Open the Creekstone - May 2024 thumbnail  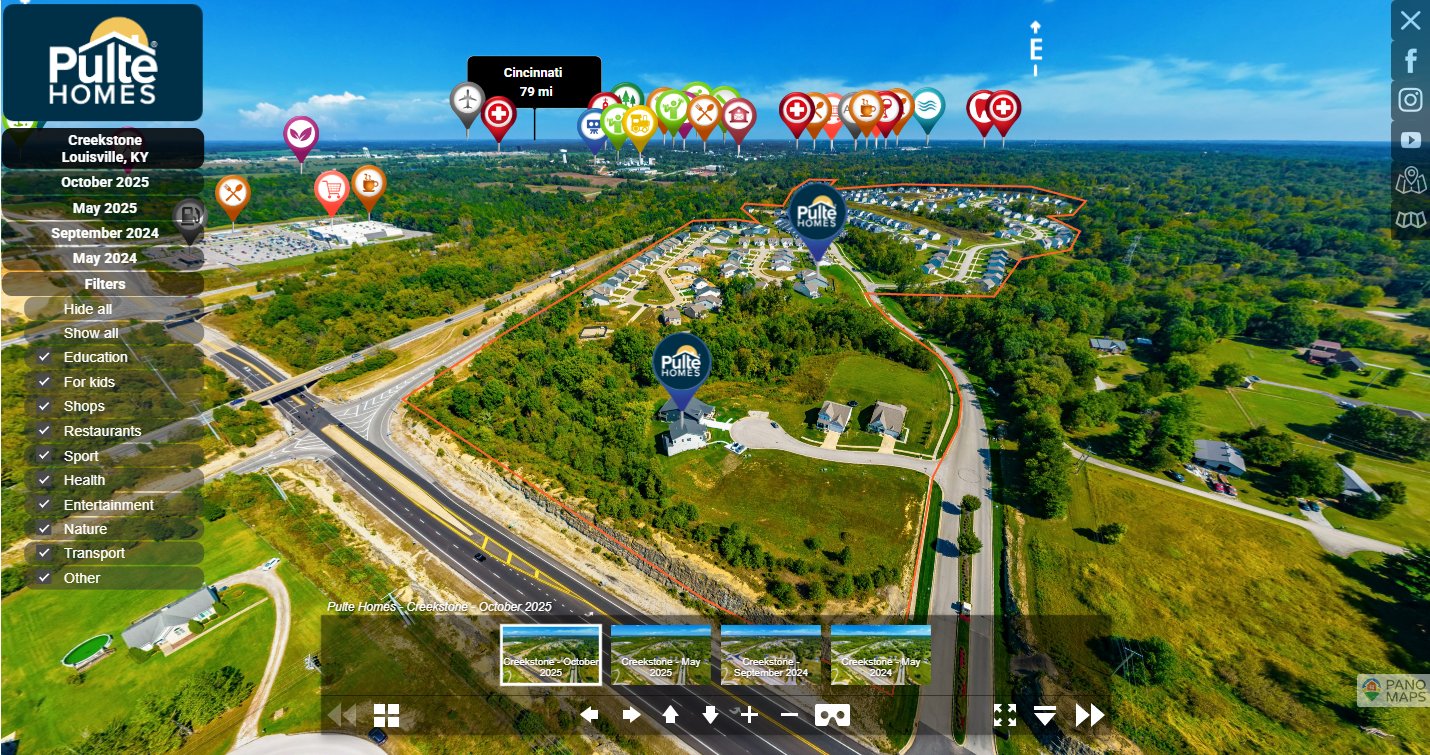click(x=880, y=655)
